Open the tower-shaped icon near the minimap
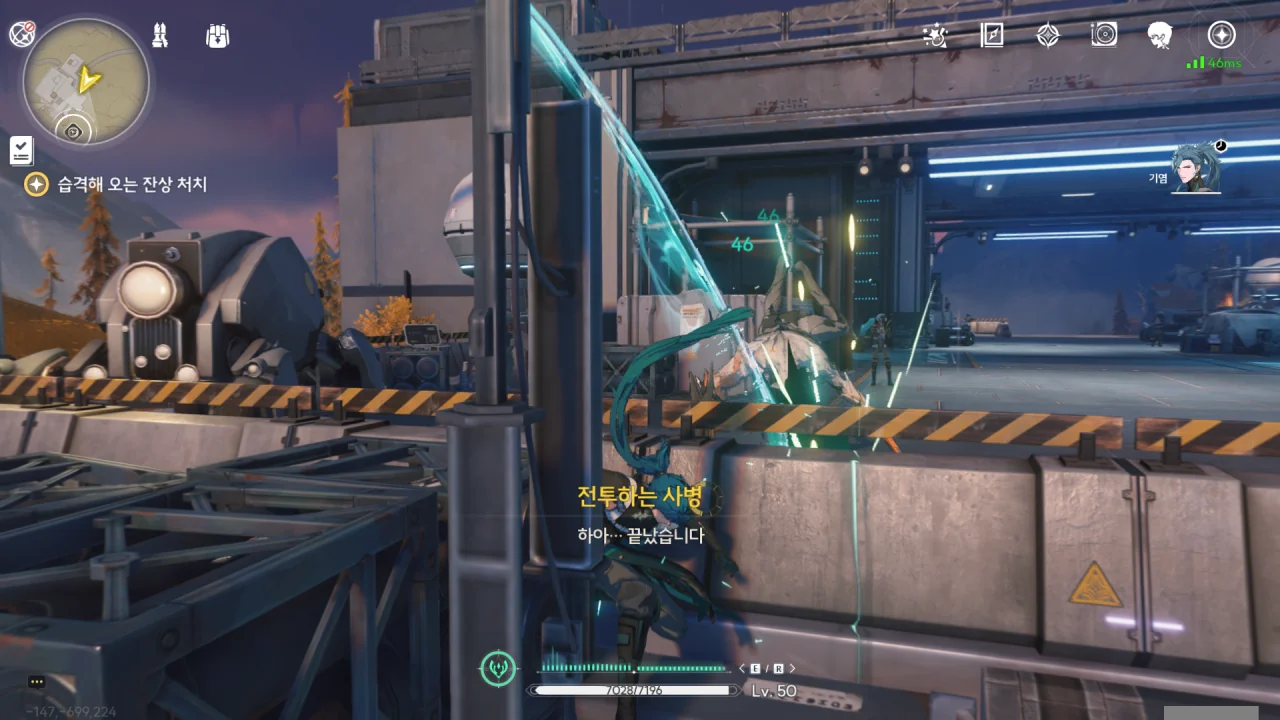Image resolution: width=1280 pixels, height=720 pixels. [160, 36]
